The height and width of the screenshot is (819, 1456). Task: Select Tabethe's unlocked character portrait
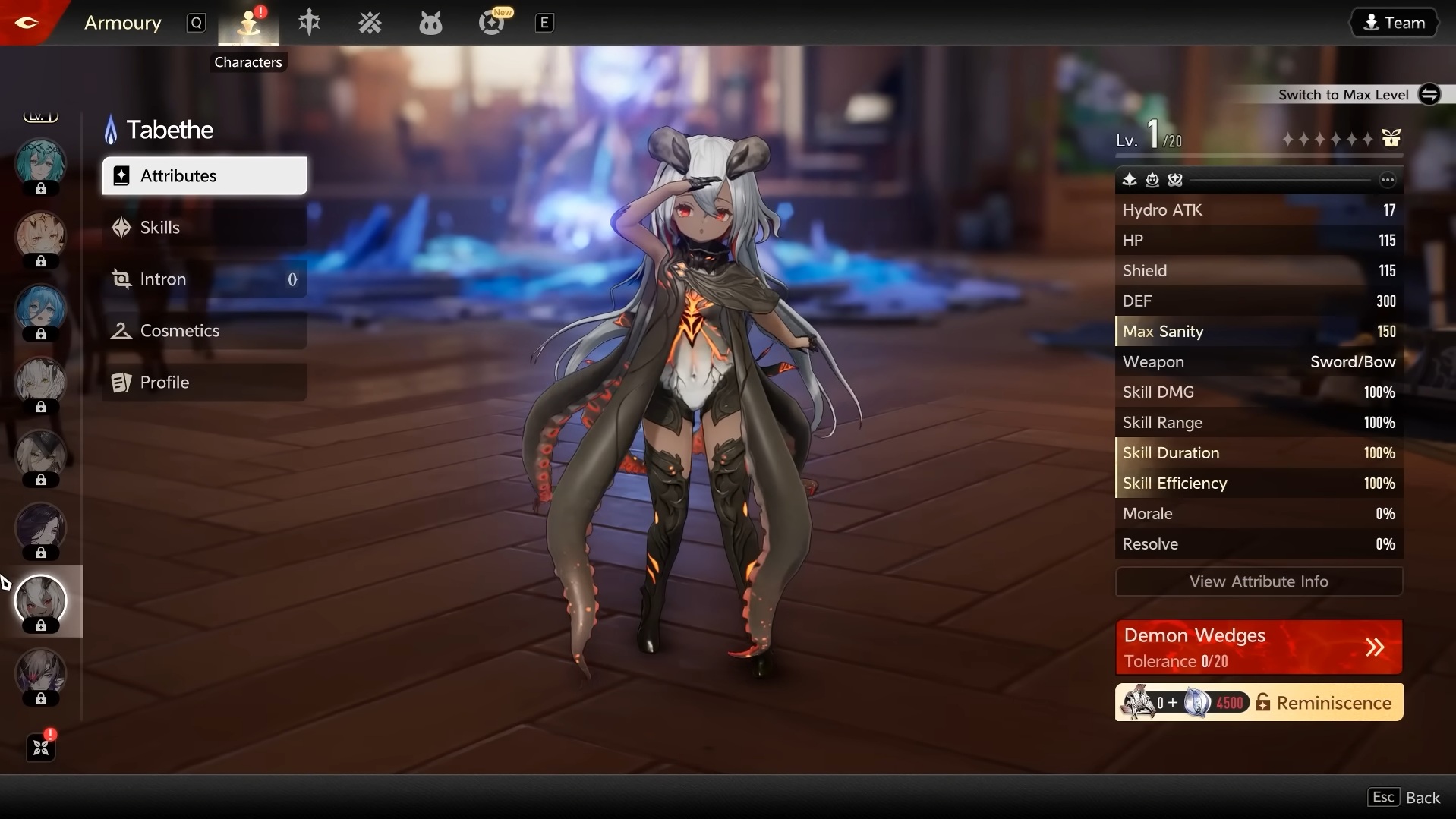(x=42, y=601)
